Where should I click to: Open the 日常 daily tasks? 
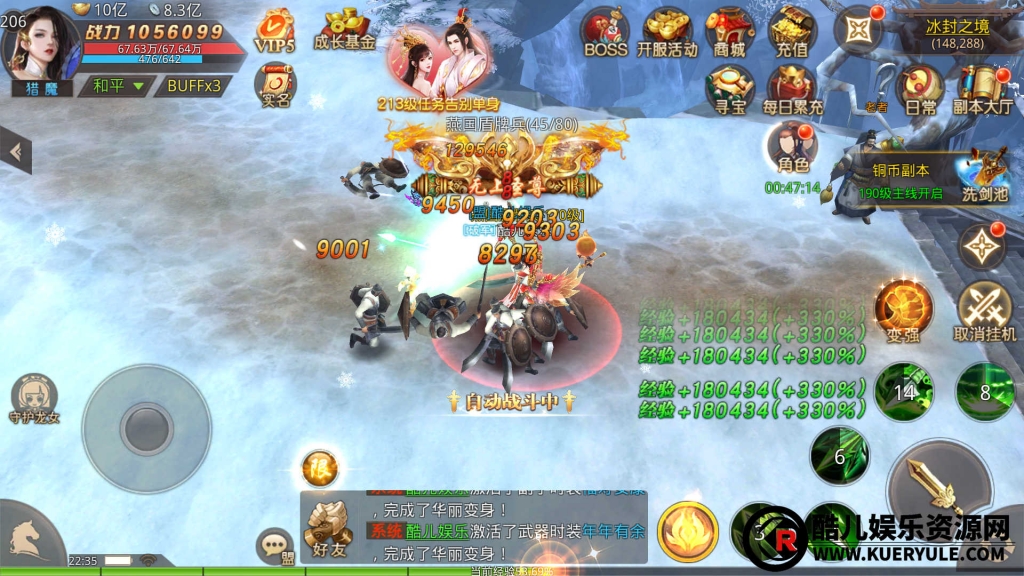[920, 88]
